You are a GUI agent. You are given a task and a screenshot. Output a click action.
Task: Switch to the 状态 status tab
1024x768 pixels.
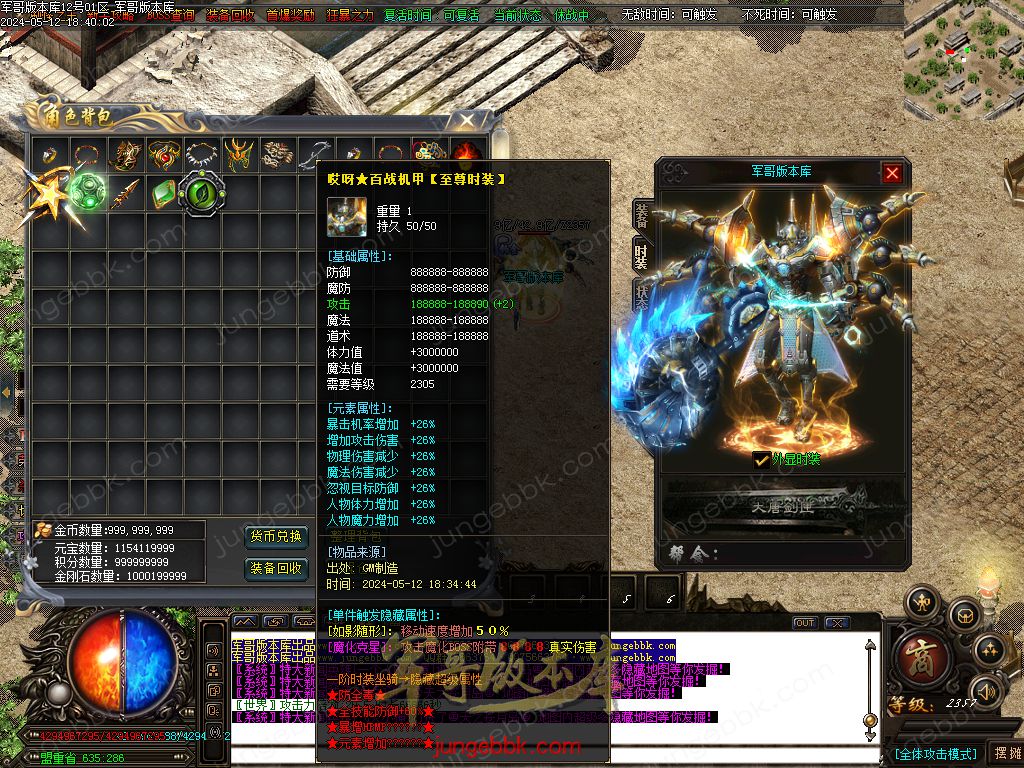tap(641, 294)
